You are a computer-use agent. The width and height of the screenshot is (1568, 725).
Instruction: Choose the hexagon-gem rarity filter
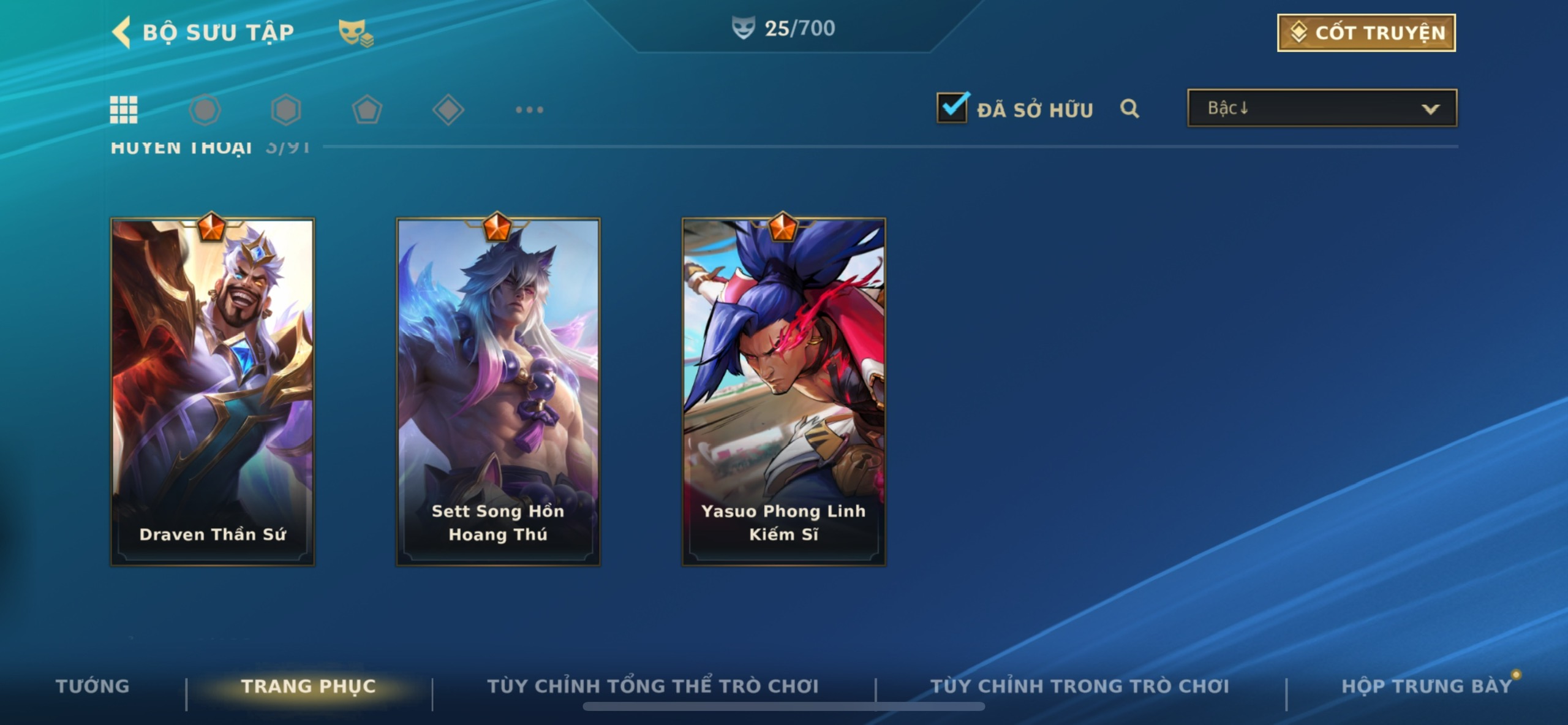tap(286, 110)
